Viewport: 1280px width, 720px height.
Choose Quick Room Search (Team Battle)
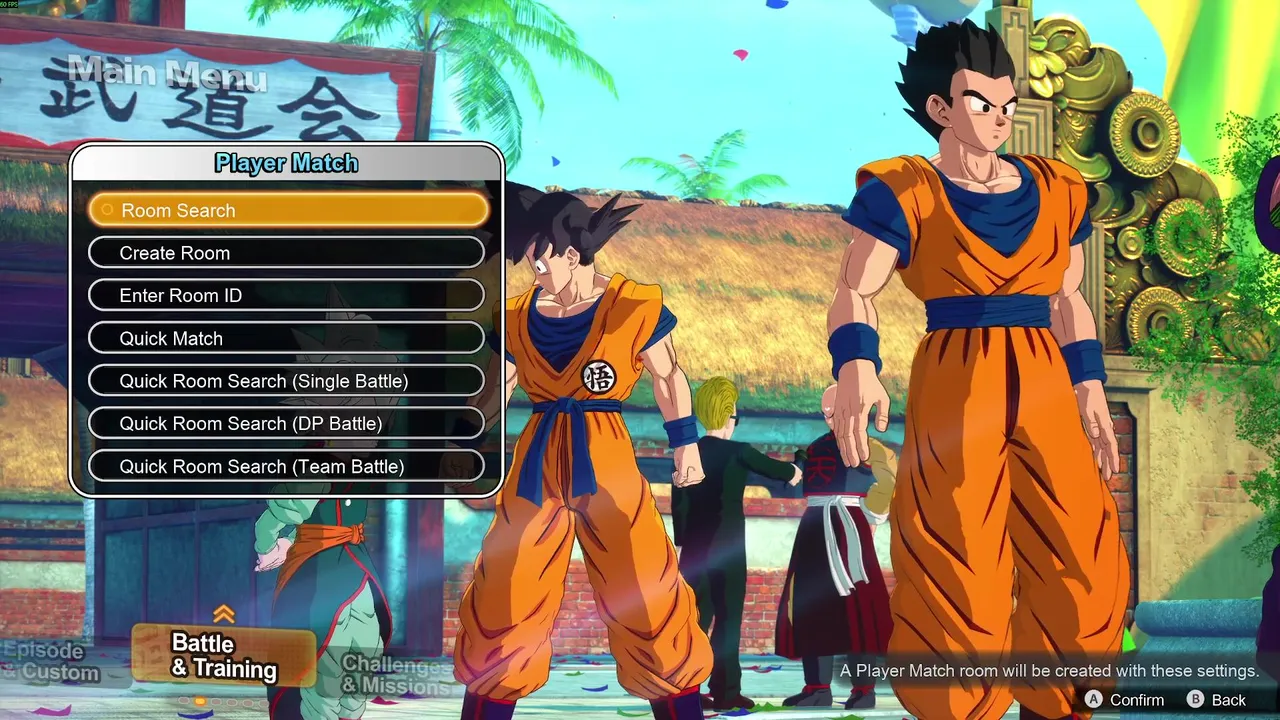286,467
